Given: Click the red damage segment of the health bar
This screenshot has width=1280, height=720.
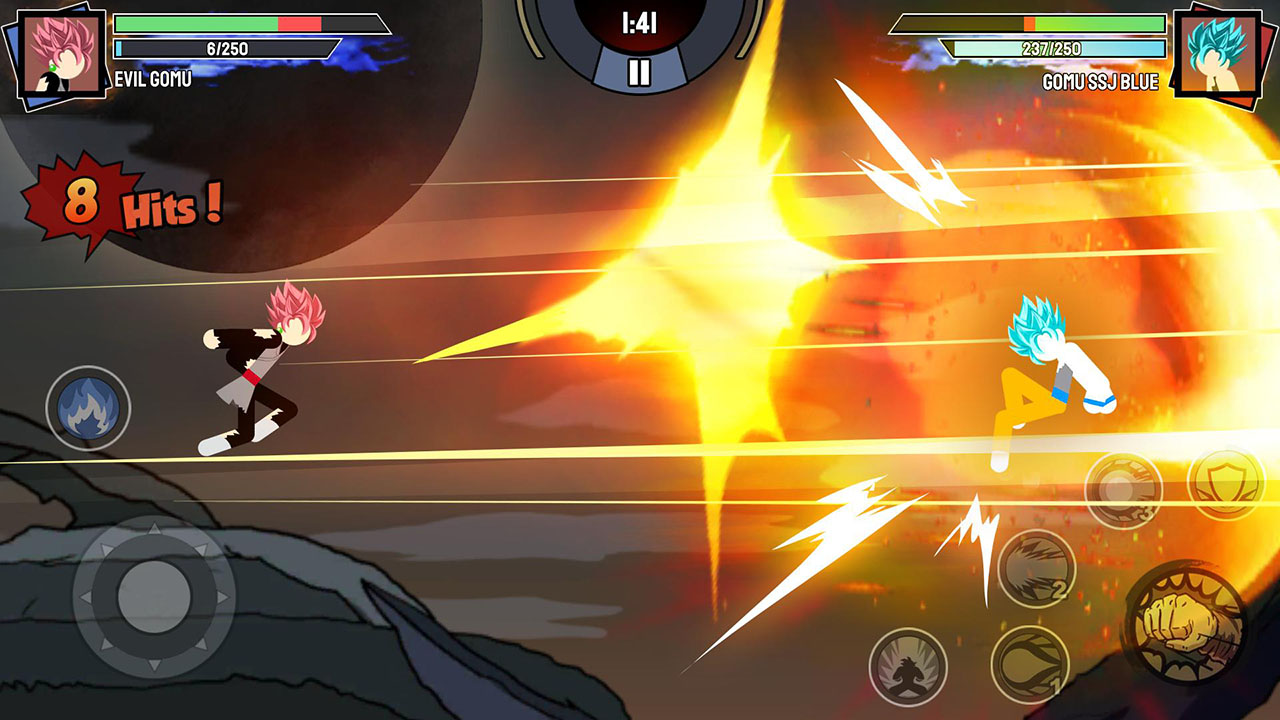Looking at the screenshot, I should click(x=299, y=23).
